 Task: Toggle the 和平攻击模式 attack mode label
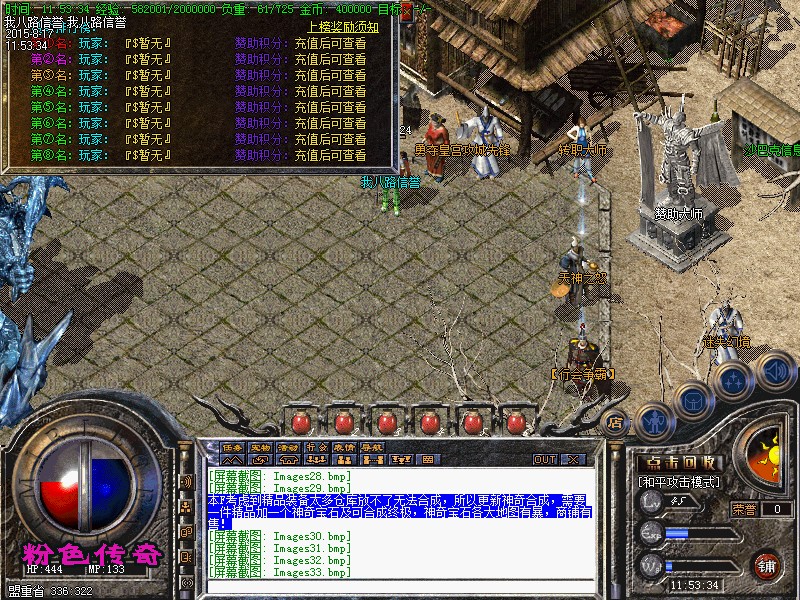[x=679, y=482]
